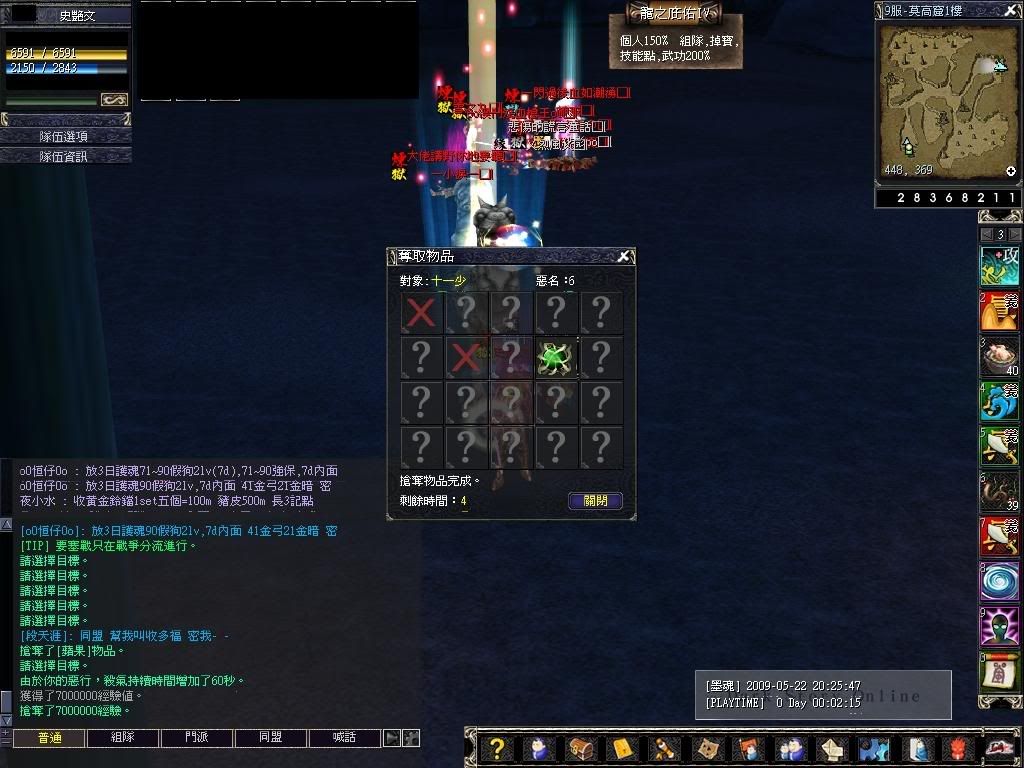
Task: Select the revealed green orb item slot
Action: (x=556, y=357)
